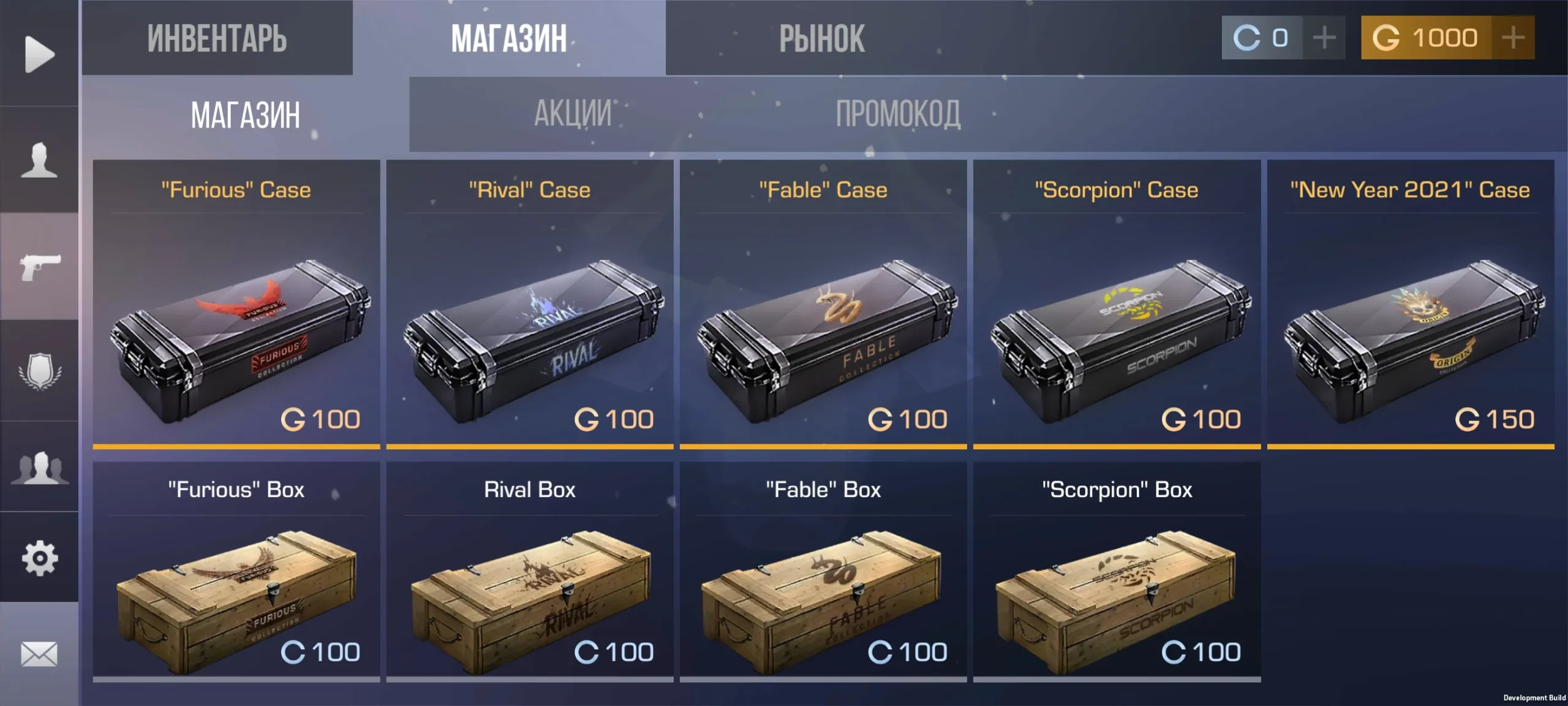Screen dimensions: 1568x706
Task: Click the blue credits counter showing 0
Action: pos(1262,38)
